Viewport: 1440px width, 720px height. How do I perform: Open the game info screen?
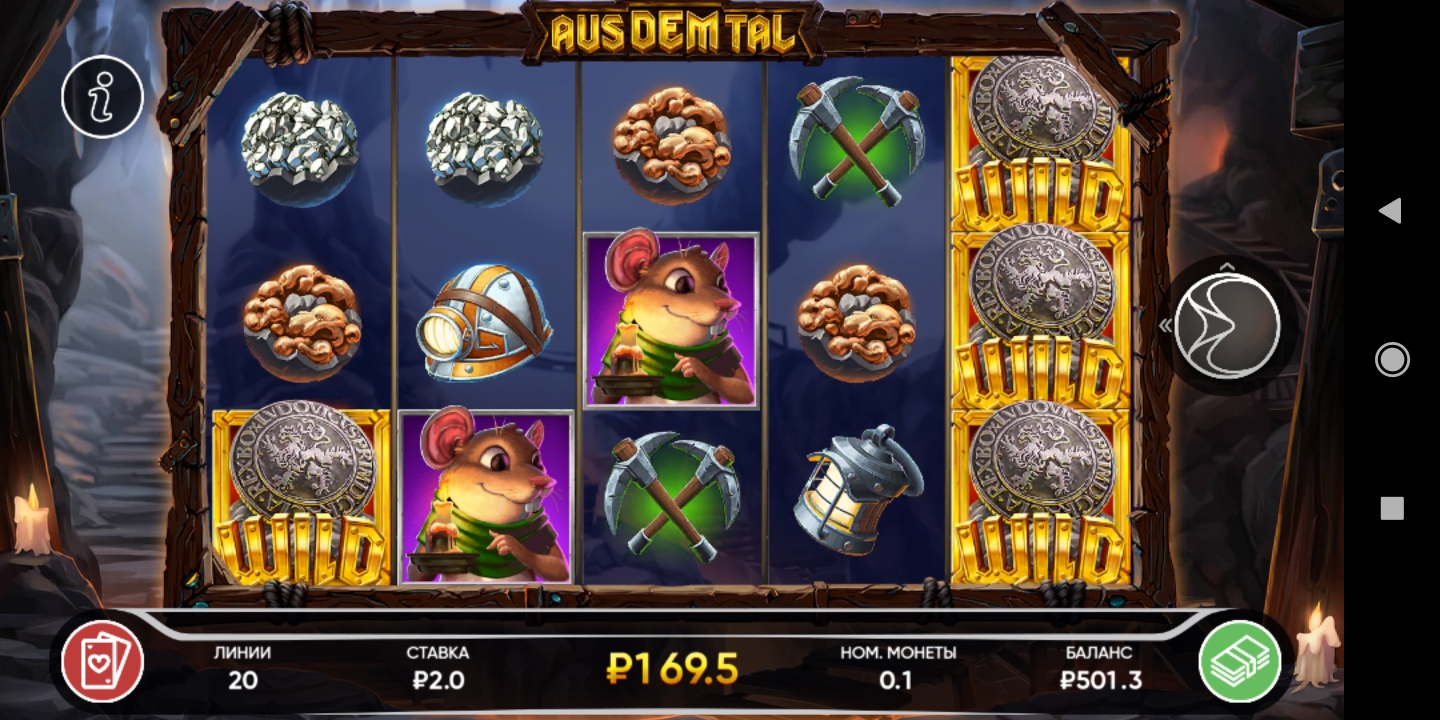click(x=102, y=97)
